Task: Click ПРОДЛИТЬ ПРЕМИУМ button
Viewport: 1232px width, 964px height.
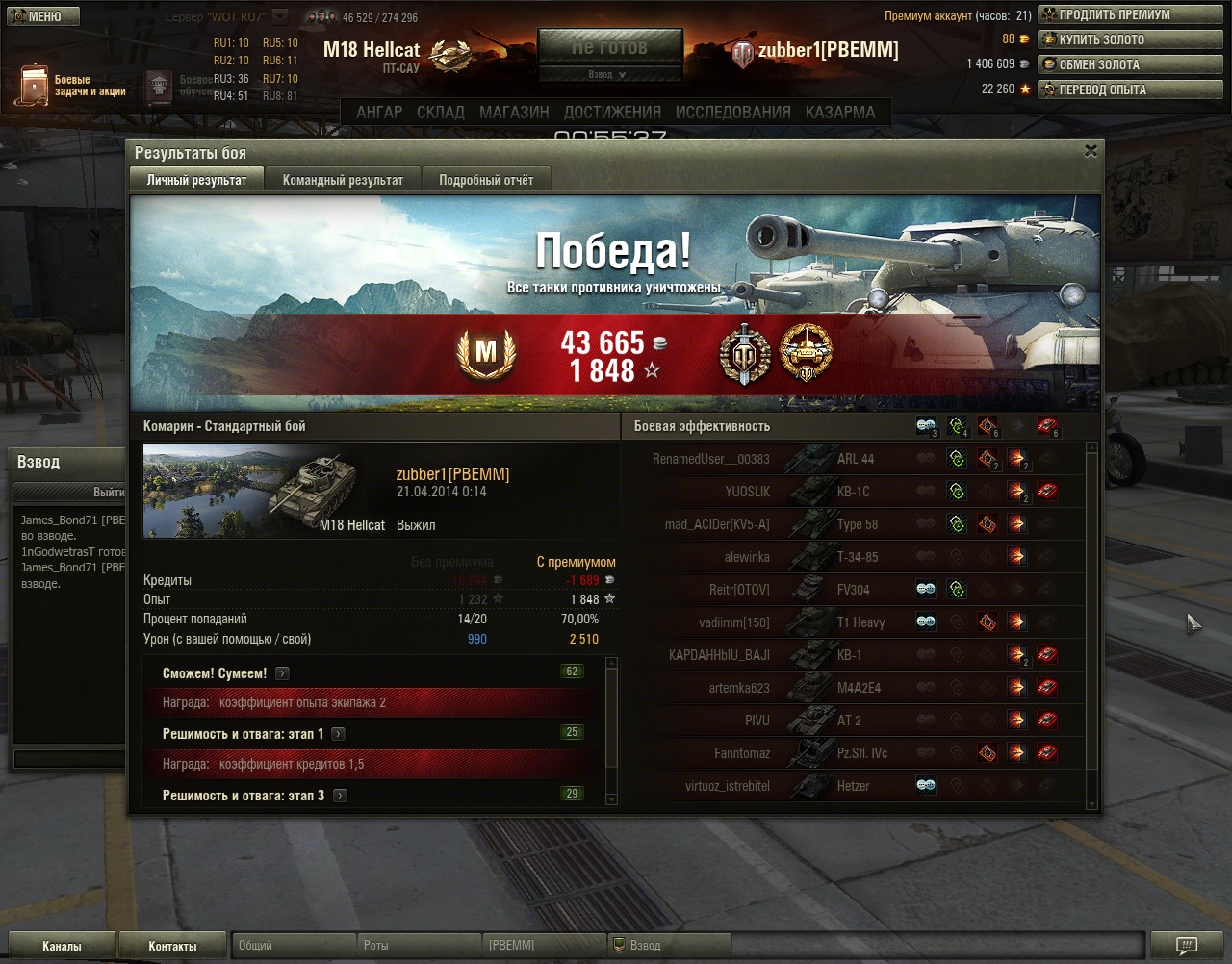Action: click(1129, 14)
